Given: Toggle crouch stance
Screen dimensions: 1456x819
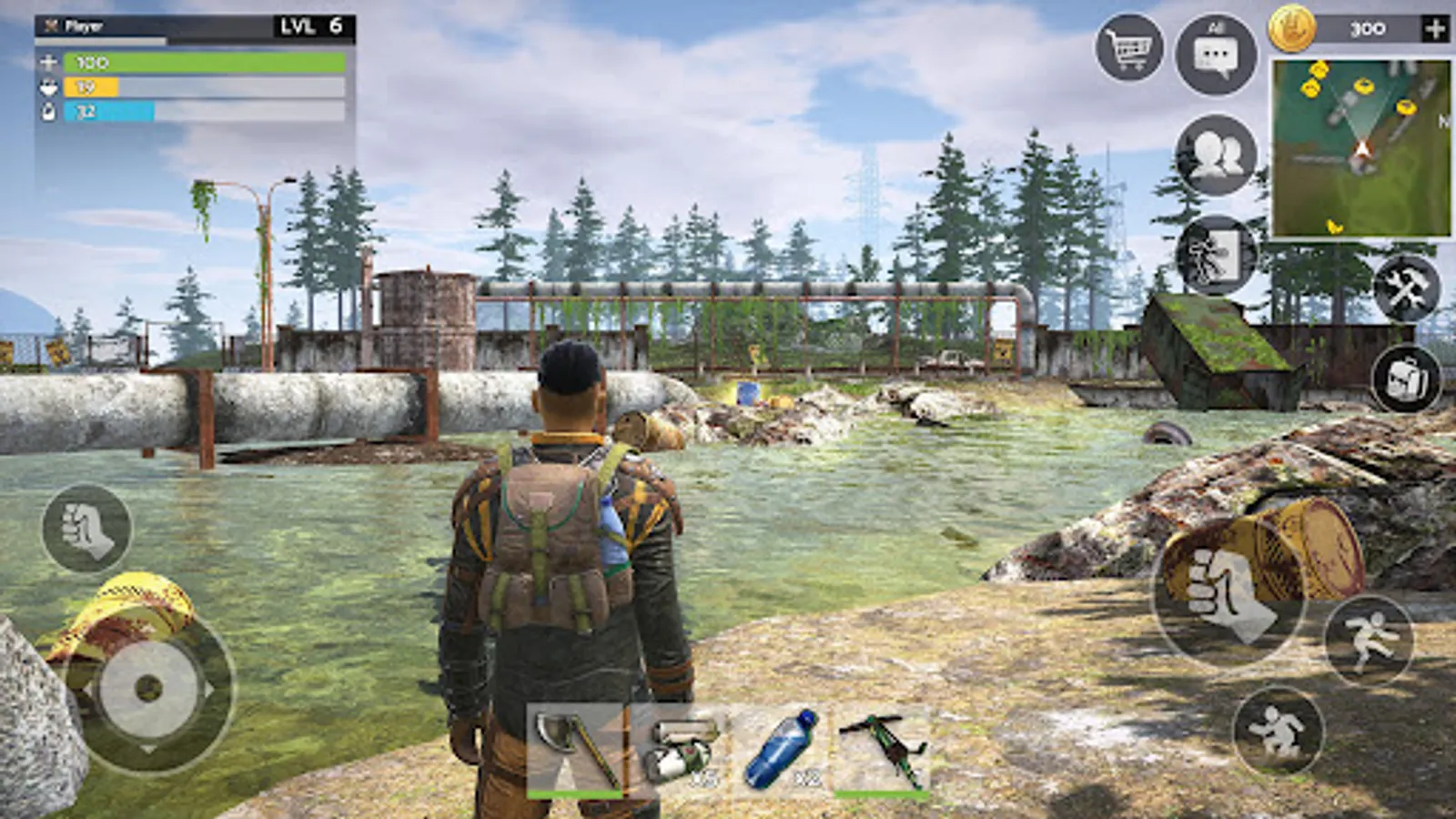Looking at the screenshot, I should click(x=1279, y=731).
